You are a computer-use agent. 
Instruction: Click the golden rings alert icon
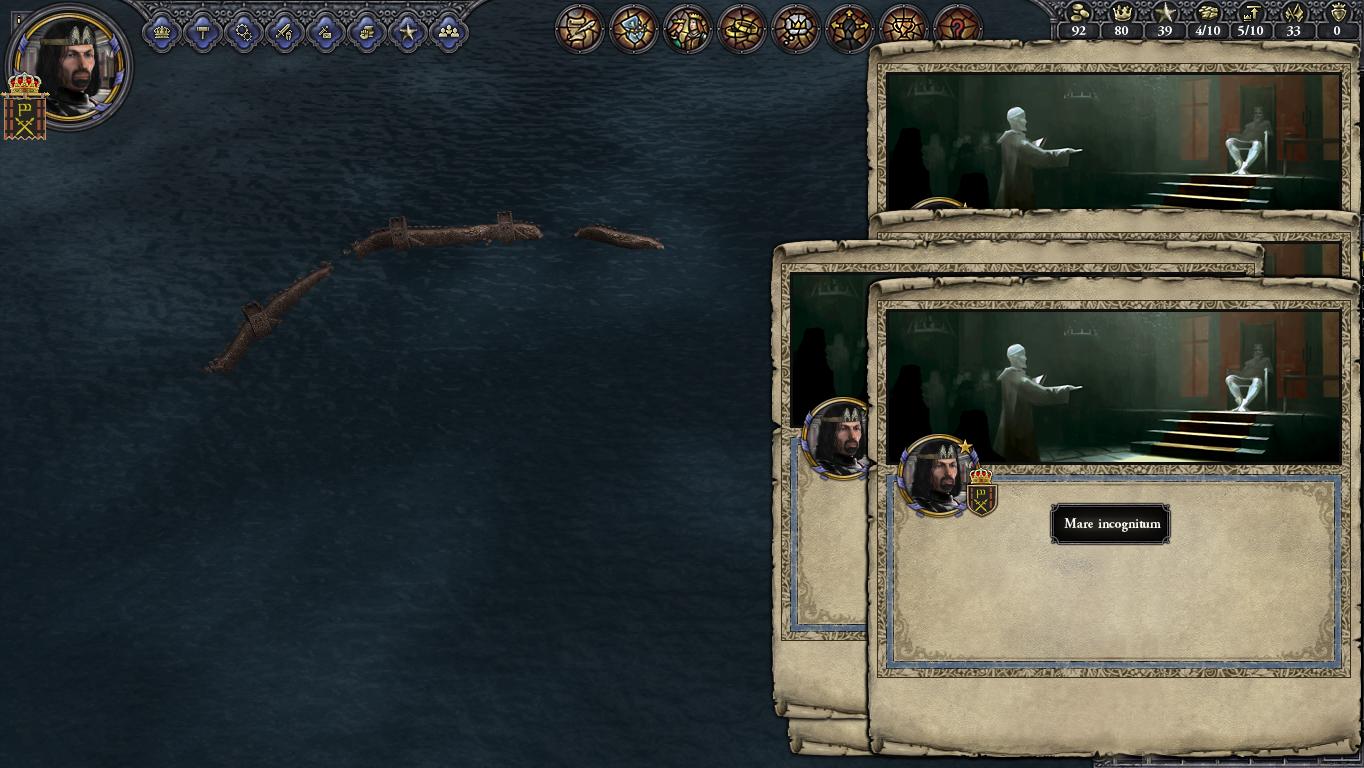coord(741,28)
